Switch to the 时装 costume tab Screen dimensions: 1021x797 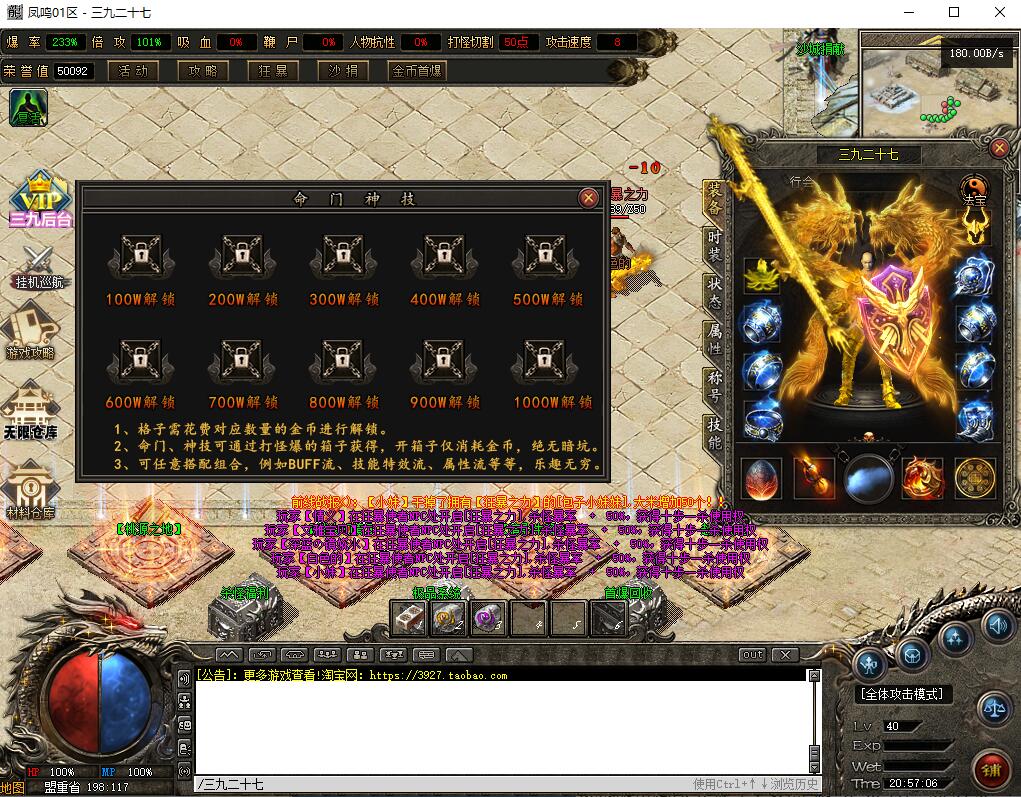(714, 241)
